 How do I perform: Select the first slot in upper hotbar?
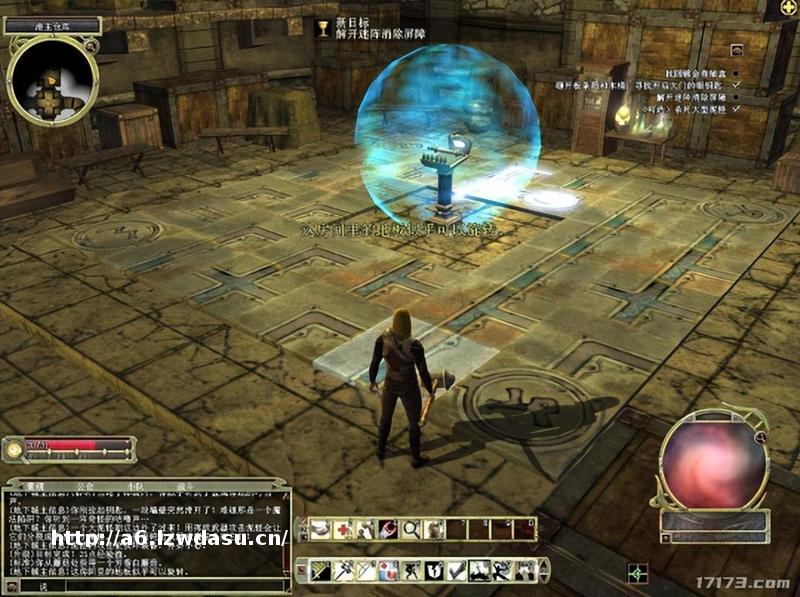coord(320,529)
